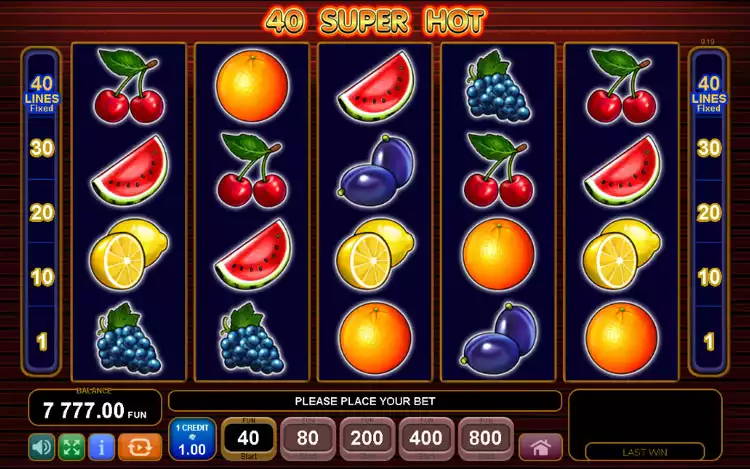
Task: Bet 400 on the spin
Action: click(427, 440)
